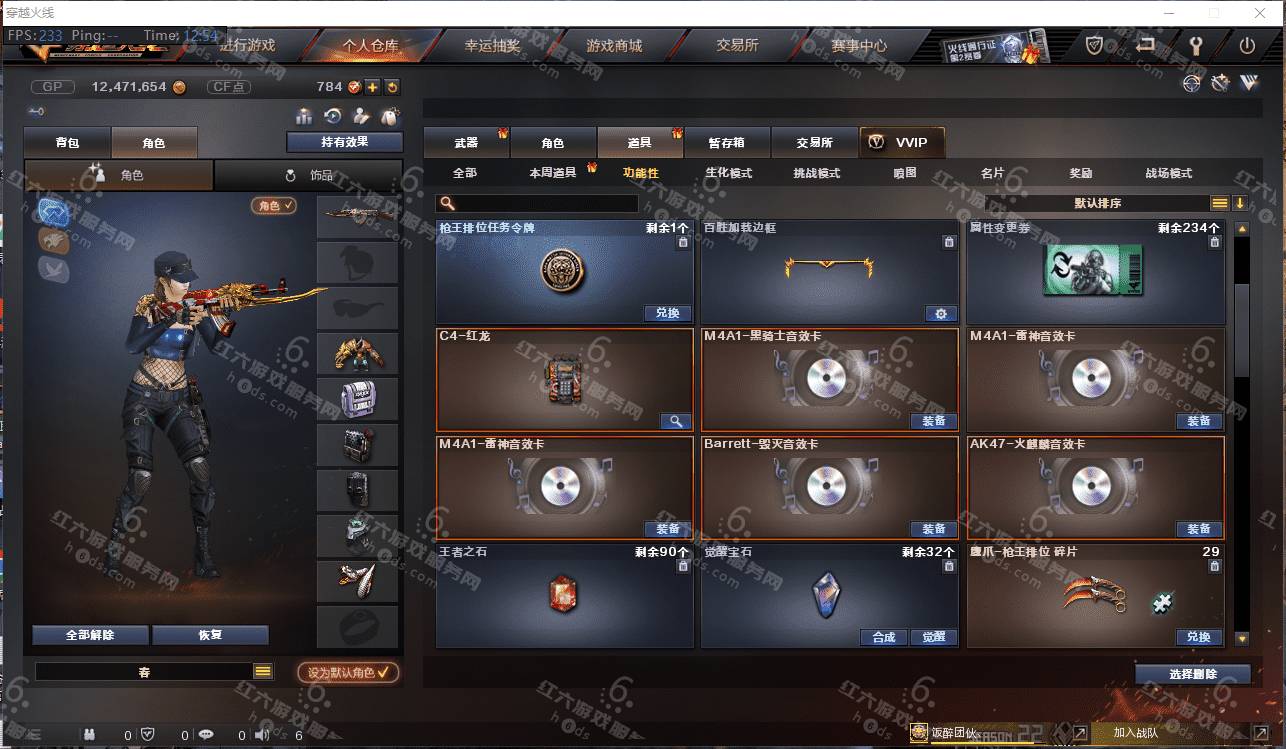1286x749 pixels.
Task: Click the power icon in the top bar
Action: click(x=1247, y=46)
